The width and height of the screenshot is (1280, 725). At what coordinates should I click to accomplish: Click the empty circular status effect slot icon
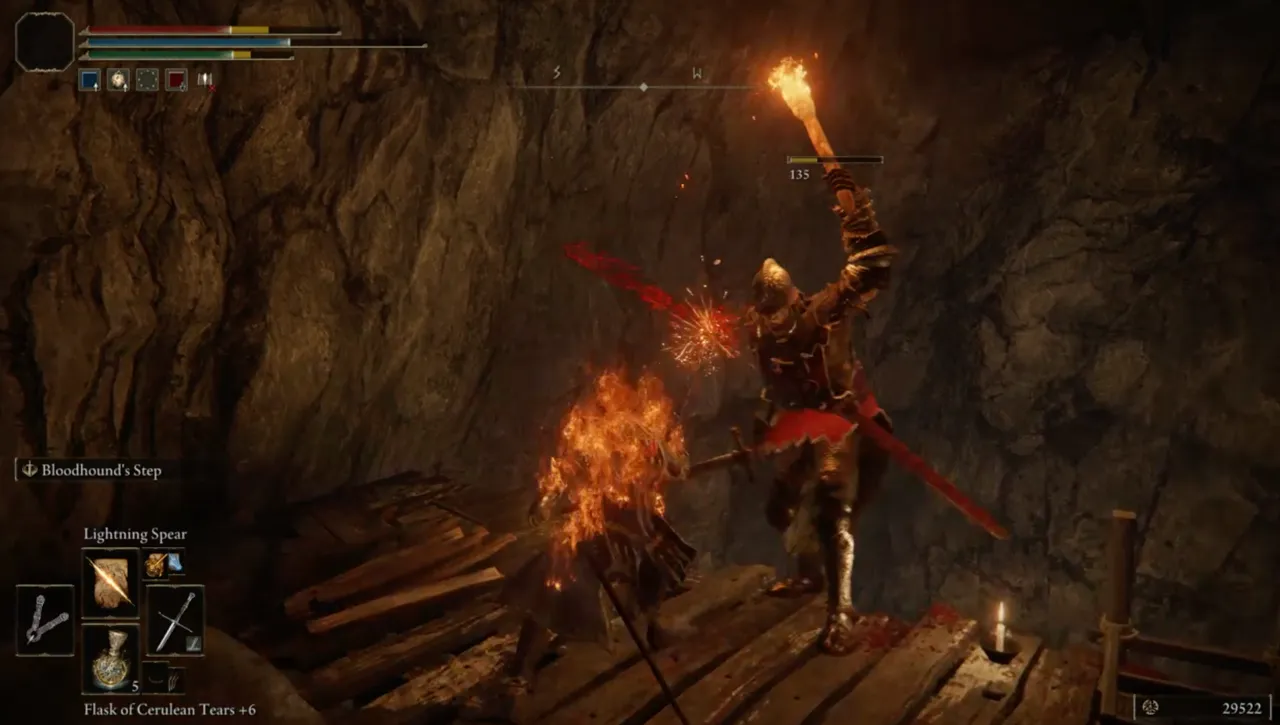tap(147, 79)
